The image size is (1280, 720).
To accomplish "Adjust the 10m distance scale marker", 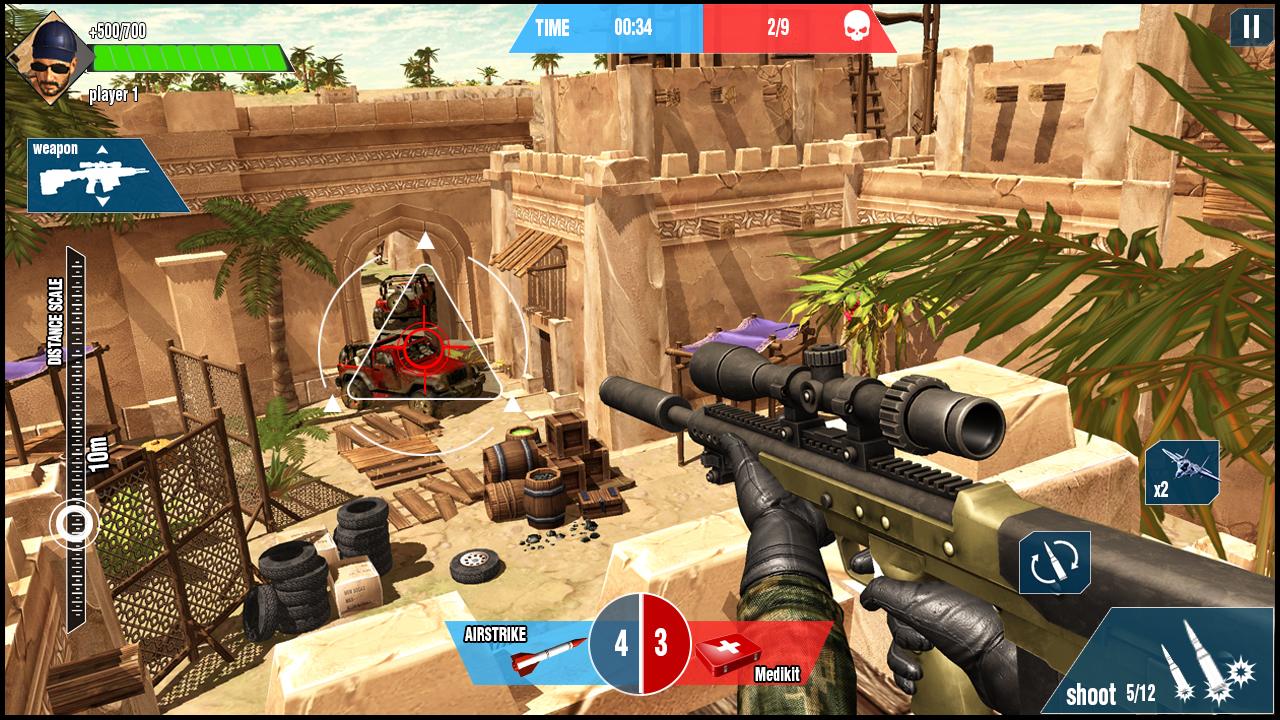I will coord(72,520).
